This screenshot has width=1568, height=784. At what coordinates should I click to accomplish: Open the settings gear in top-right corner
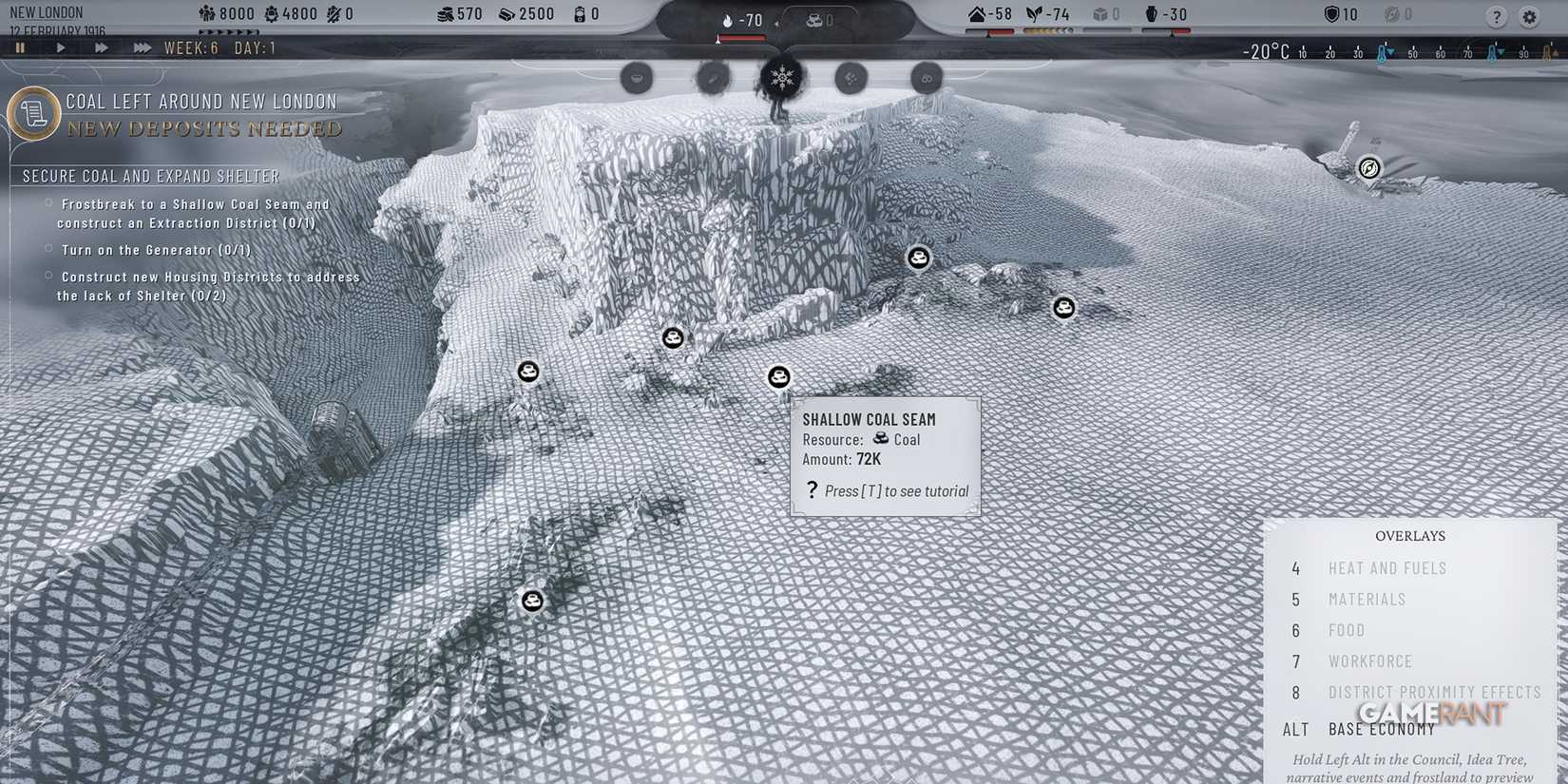pos(1531,16)
